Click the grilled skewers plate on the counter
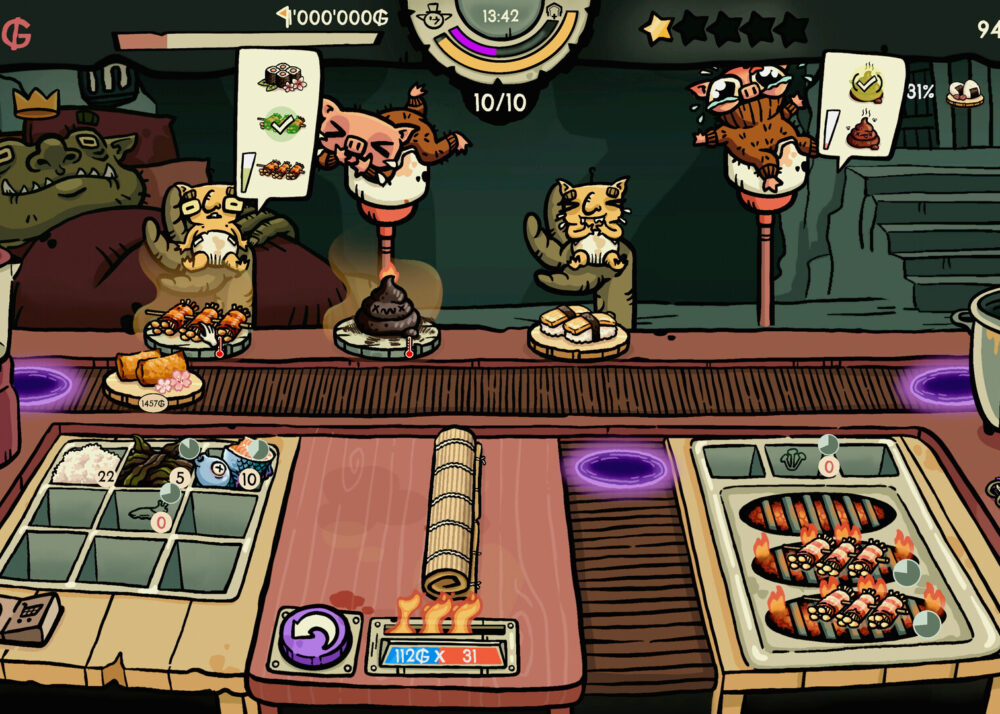Image resolution: width=1000 pixels, height=714 pixels. click(197, 324)
